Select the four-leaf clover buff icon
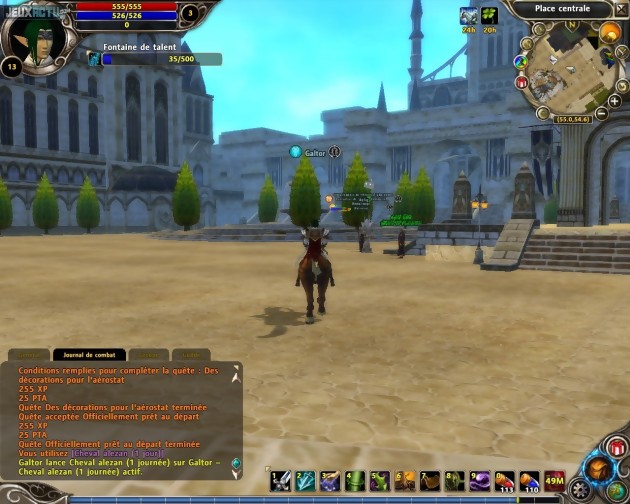Image resolution: width=630 pixels, height=504 pixels. coord(490,16)
